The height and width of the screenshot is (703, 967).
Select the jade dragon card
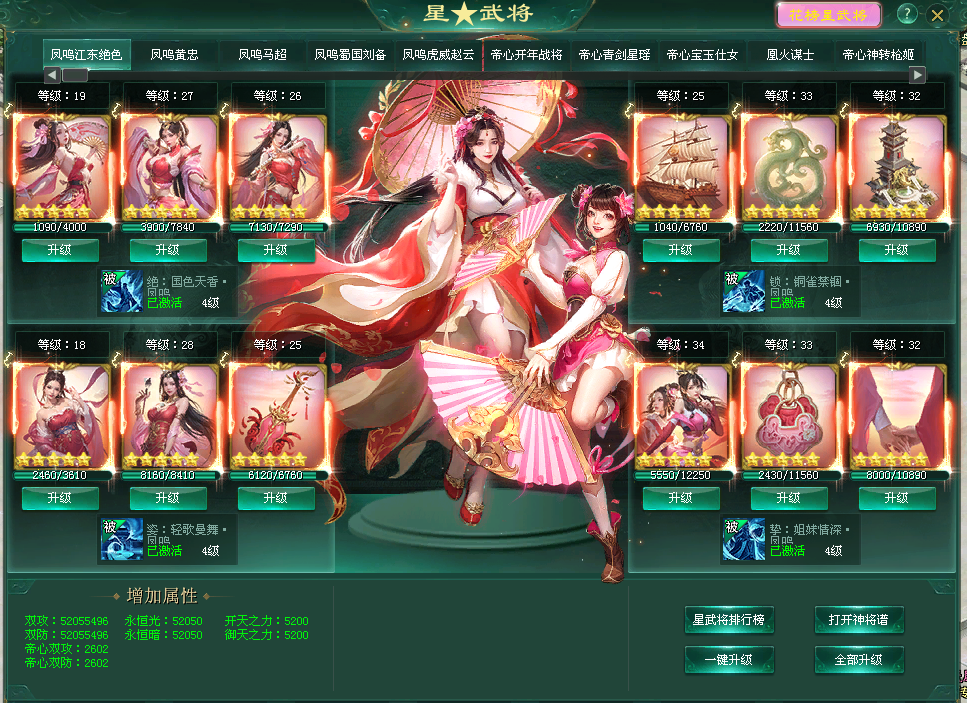click(x=789, y=166)
